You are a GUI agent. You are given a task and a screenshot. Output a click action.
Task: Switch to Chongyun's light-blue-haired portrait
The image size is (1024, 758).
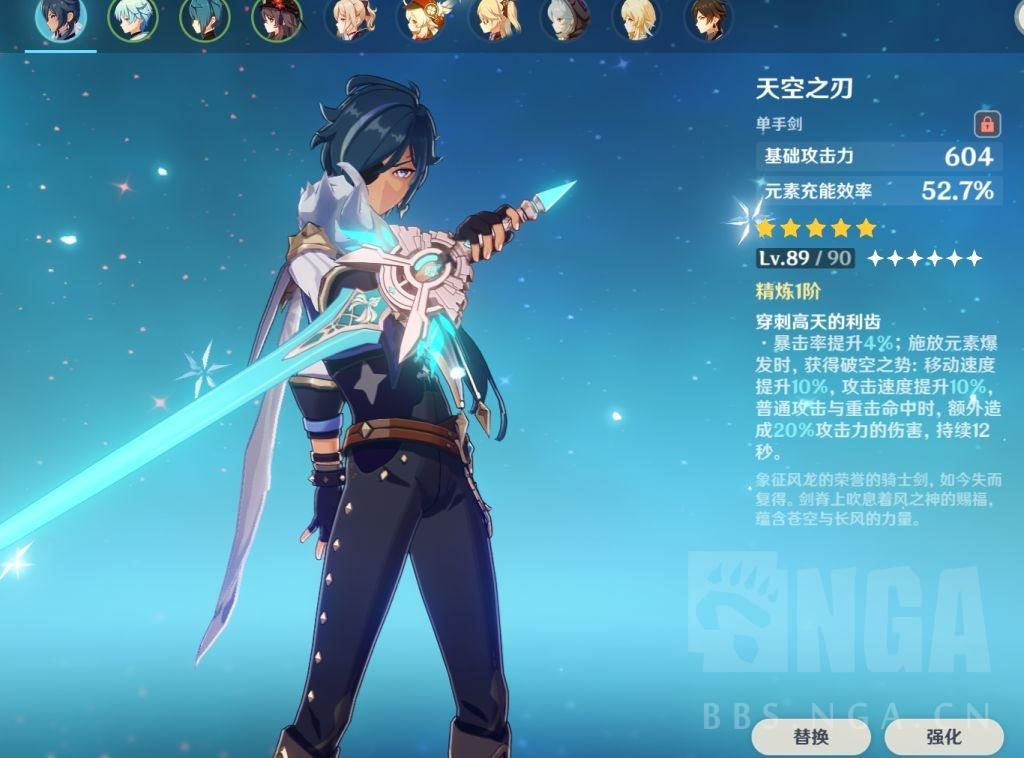point(133,18)
